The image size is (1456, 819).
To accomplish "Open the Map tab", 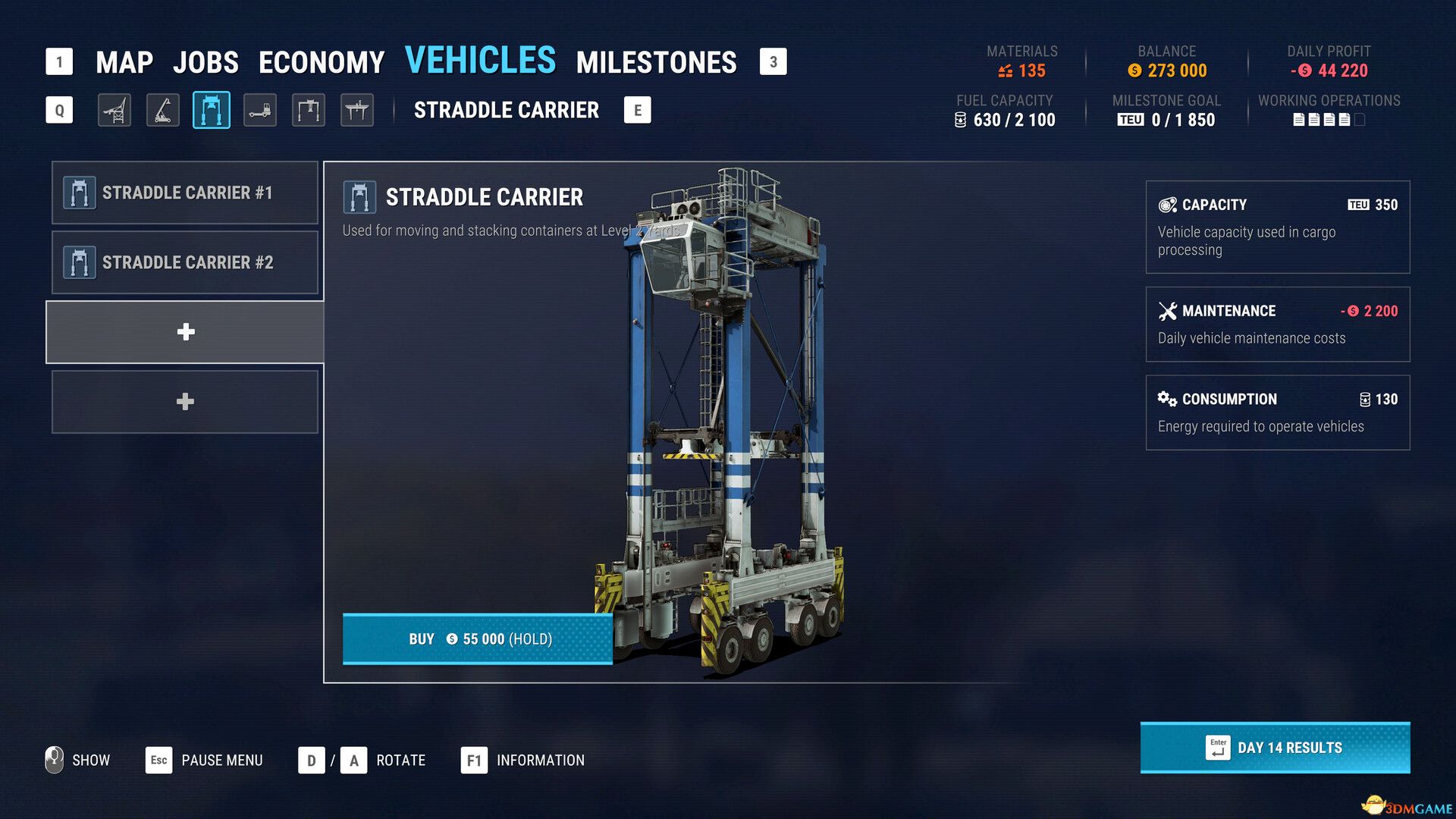I will click(x=124, y=62).
